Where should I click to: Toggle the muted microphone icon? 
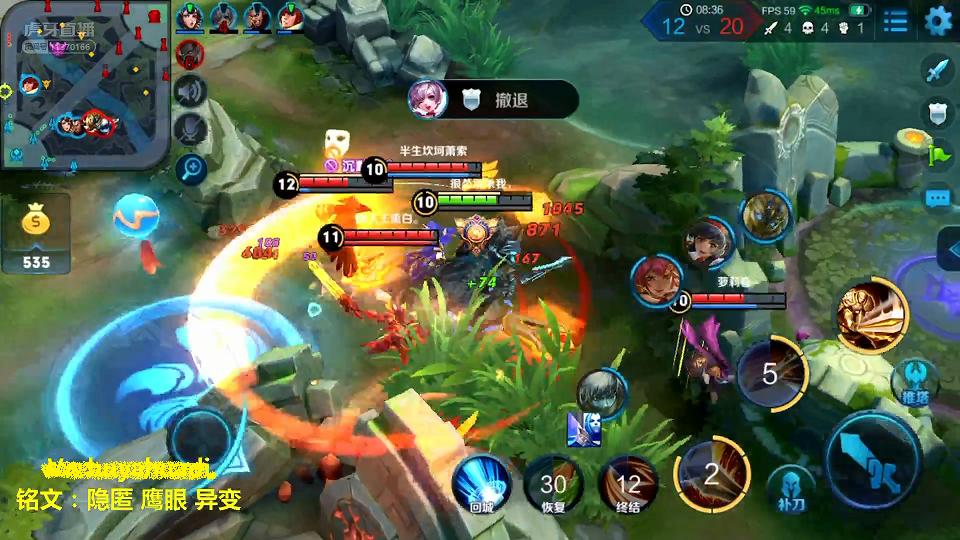click(x=189, y=130)
